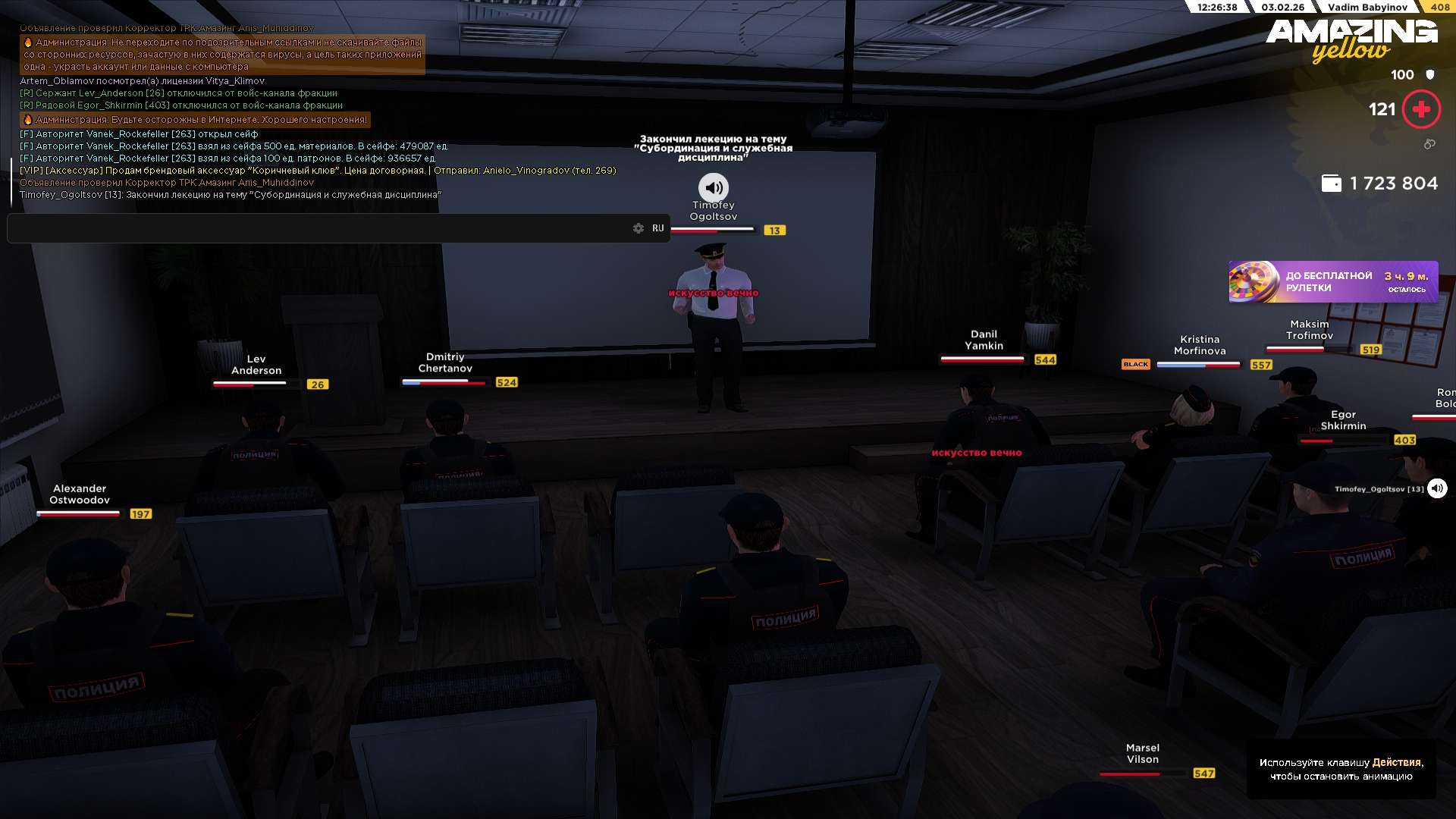Viewport: 1456px width, 819px height.
Task: Open the free roulette timer banner
Action: [x=1332, y=282]
